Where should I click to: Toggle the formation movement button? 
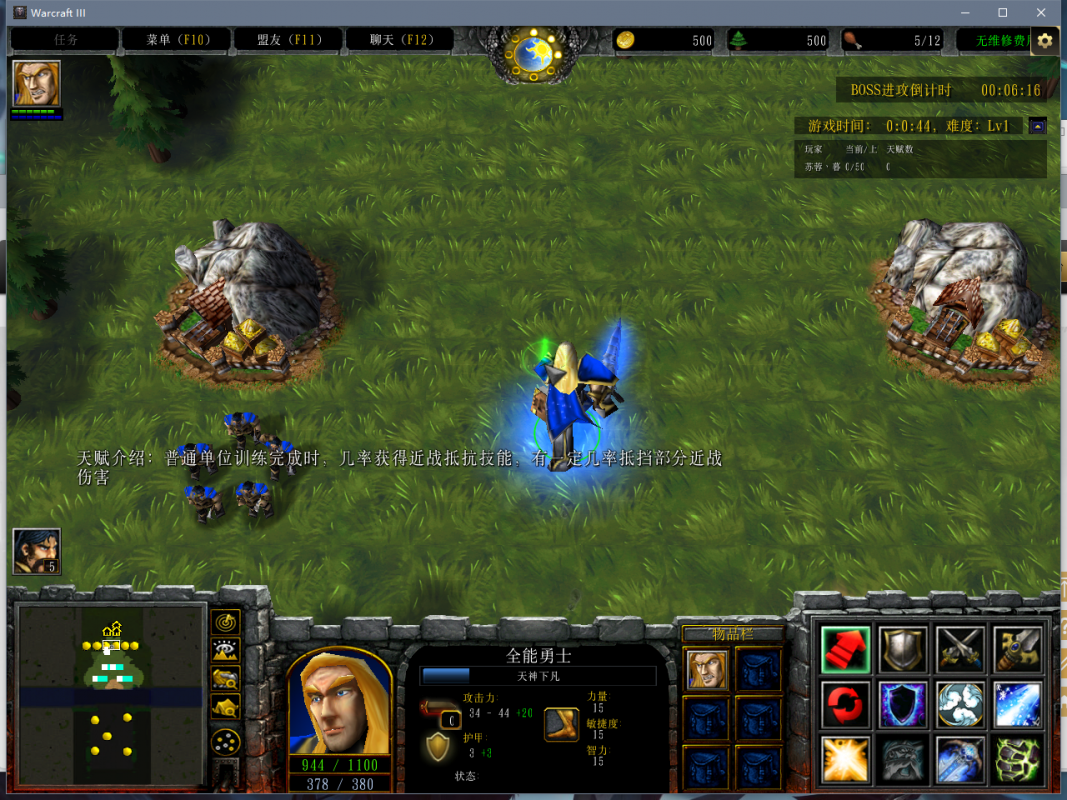click(227, 741)
